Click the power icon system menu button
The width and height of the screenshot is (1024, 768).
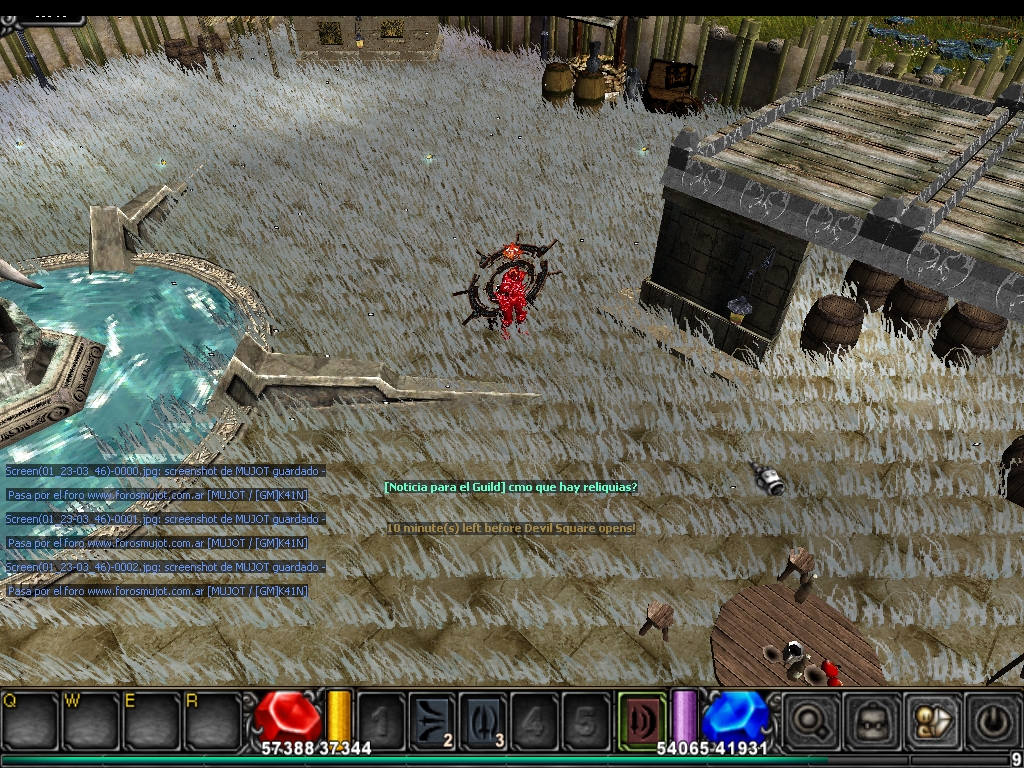[x=993, y=718]
